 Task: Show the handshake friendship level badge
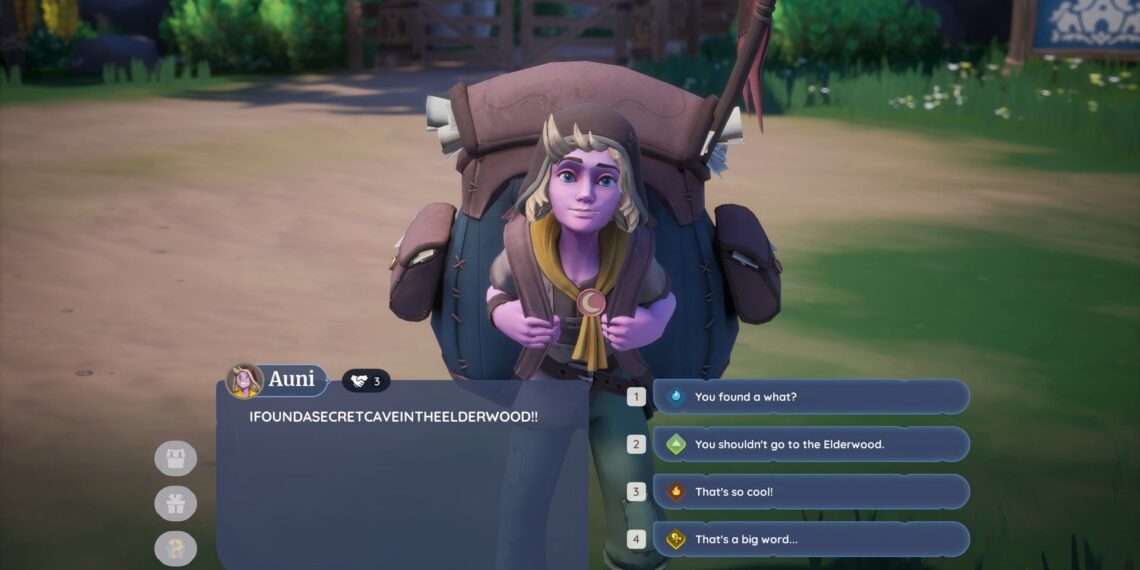[x=366, y=381]
